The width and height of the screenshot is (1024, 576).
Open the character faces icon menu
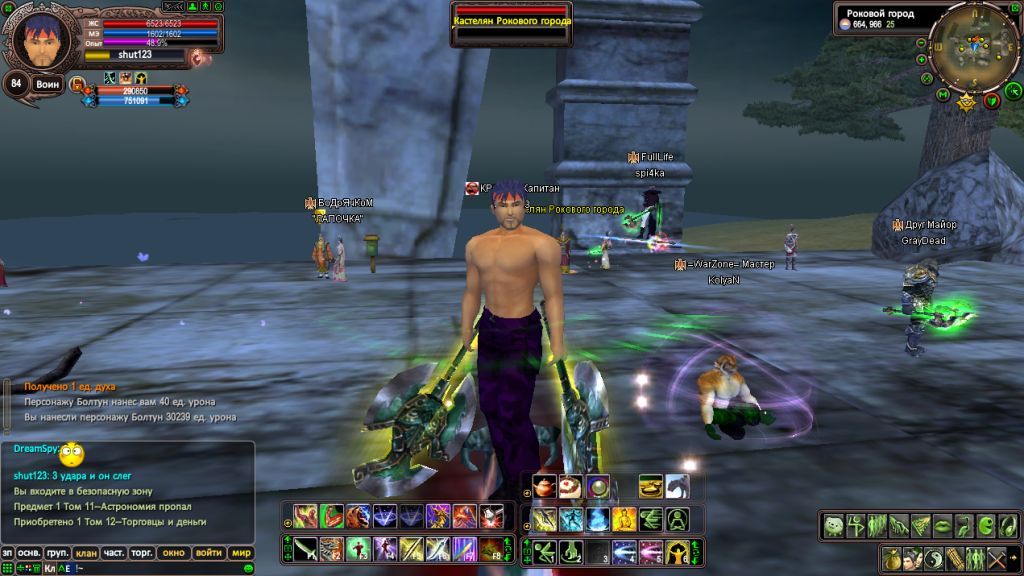pos(914,558)
